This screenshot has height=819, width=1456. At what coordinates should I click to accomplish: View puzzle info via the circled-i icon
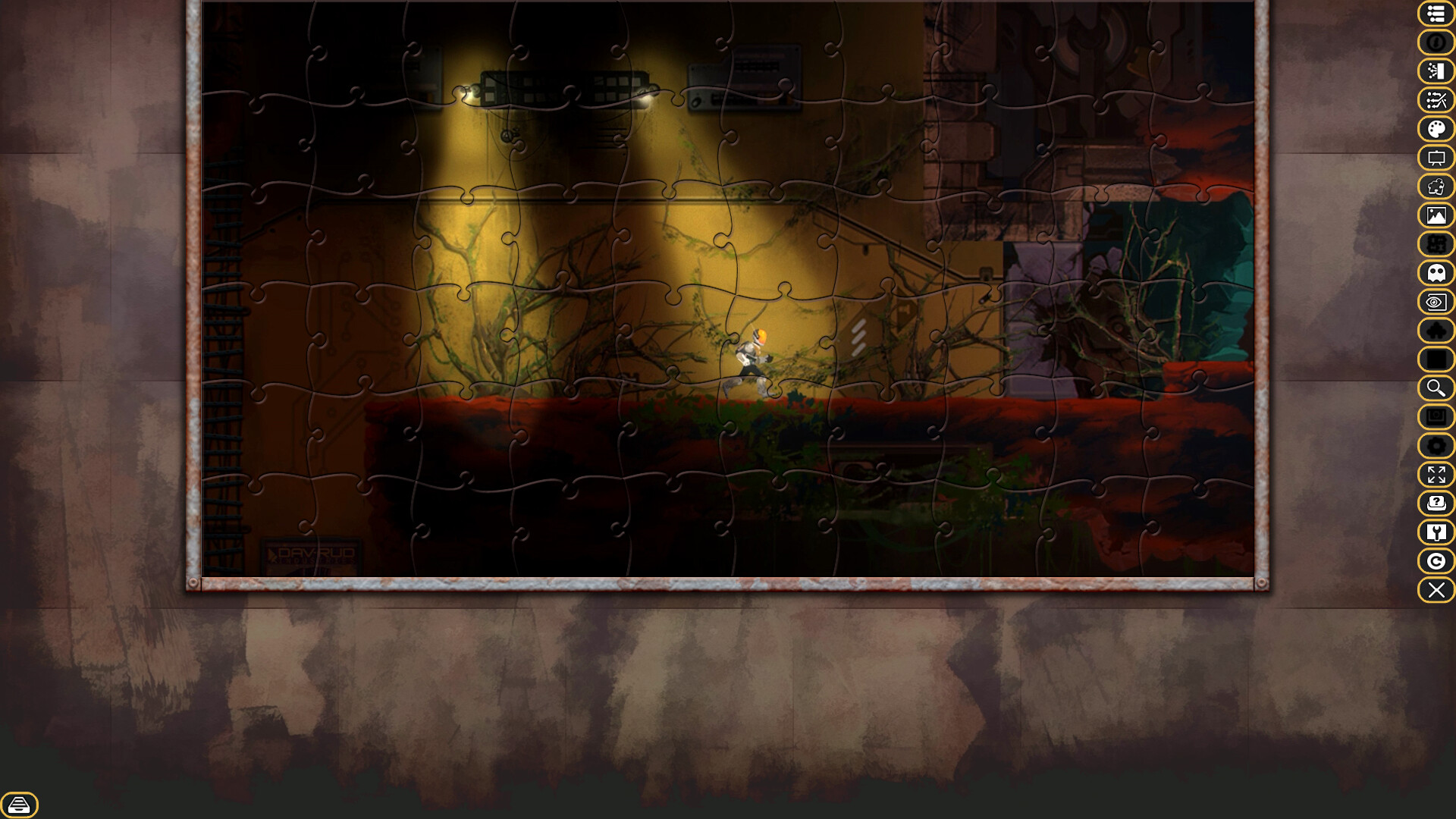(1436, 43)
